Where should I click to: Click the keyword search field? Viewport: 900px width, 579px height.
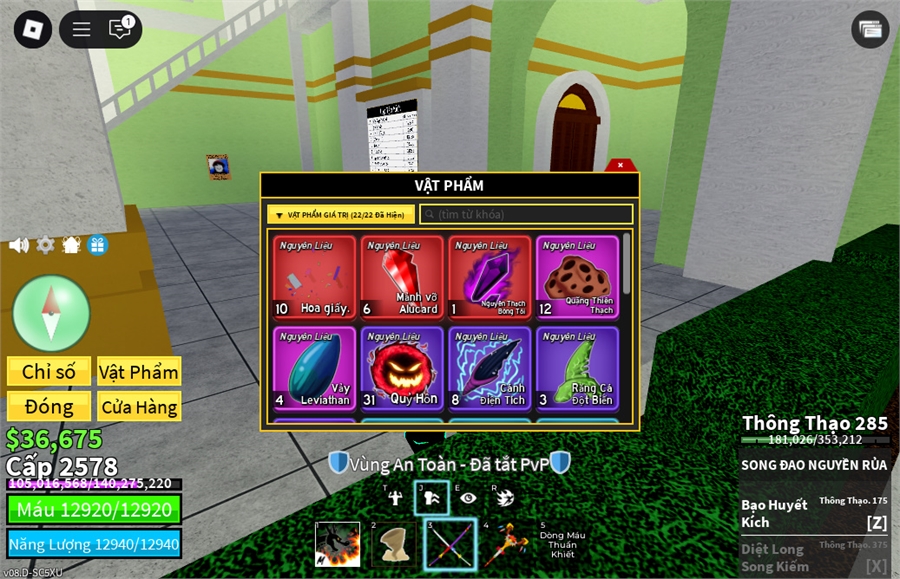526,215
